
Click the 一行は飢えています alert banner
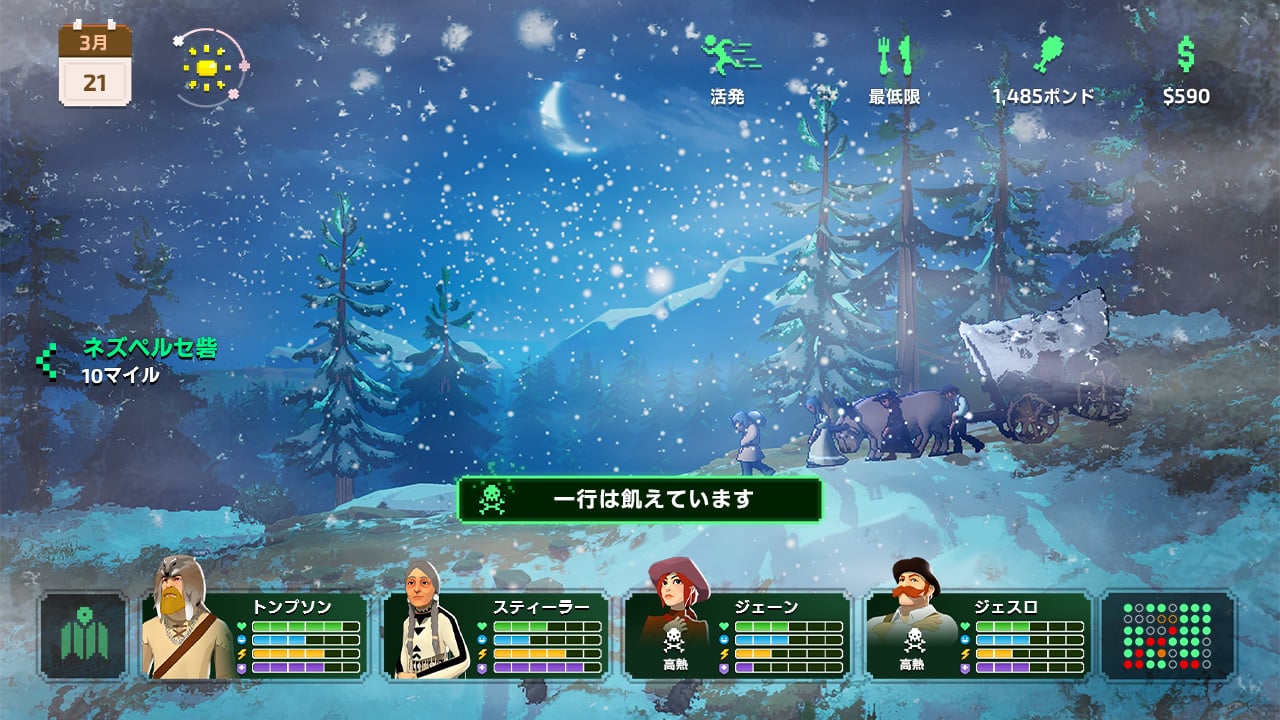[639, 499]
